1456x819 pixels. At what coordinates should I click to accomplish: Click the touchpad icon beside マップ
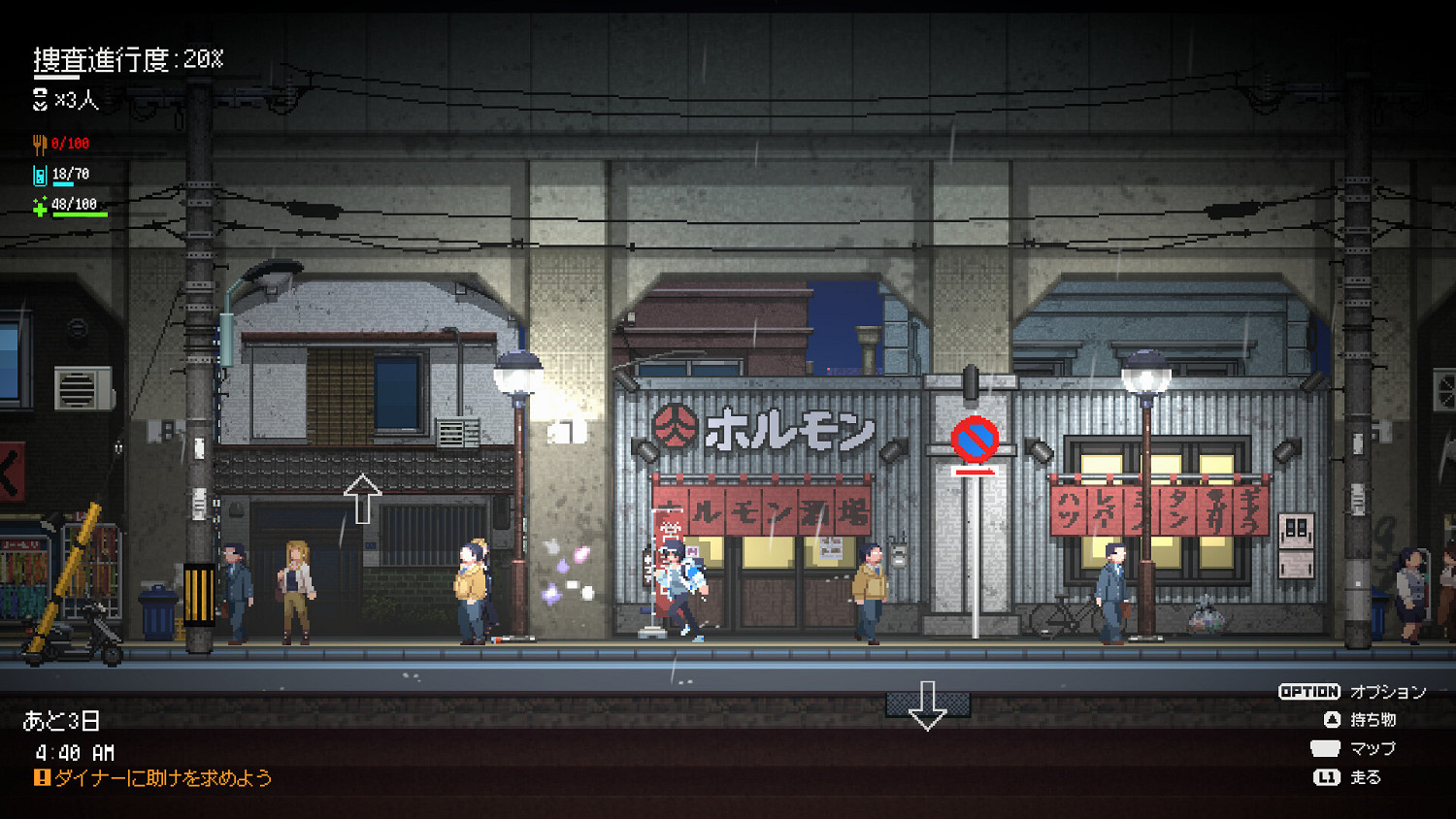(x=1325, y=748)
